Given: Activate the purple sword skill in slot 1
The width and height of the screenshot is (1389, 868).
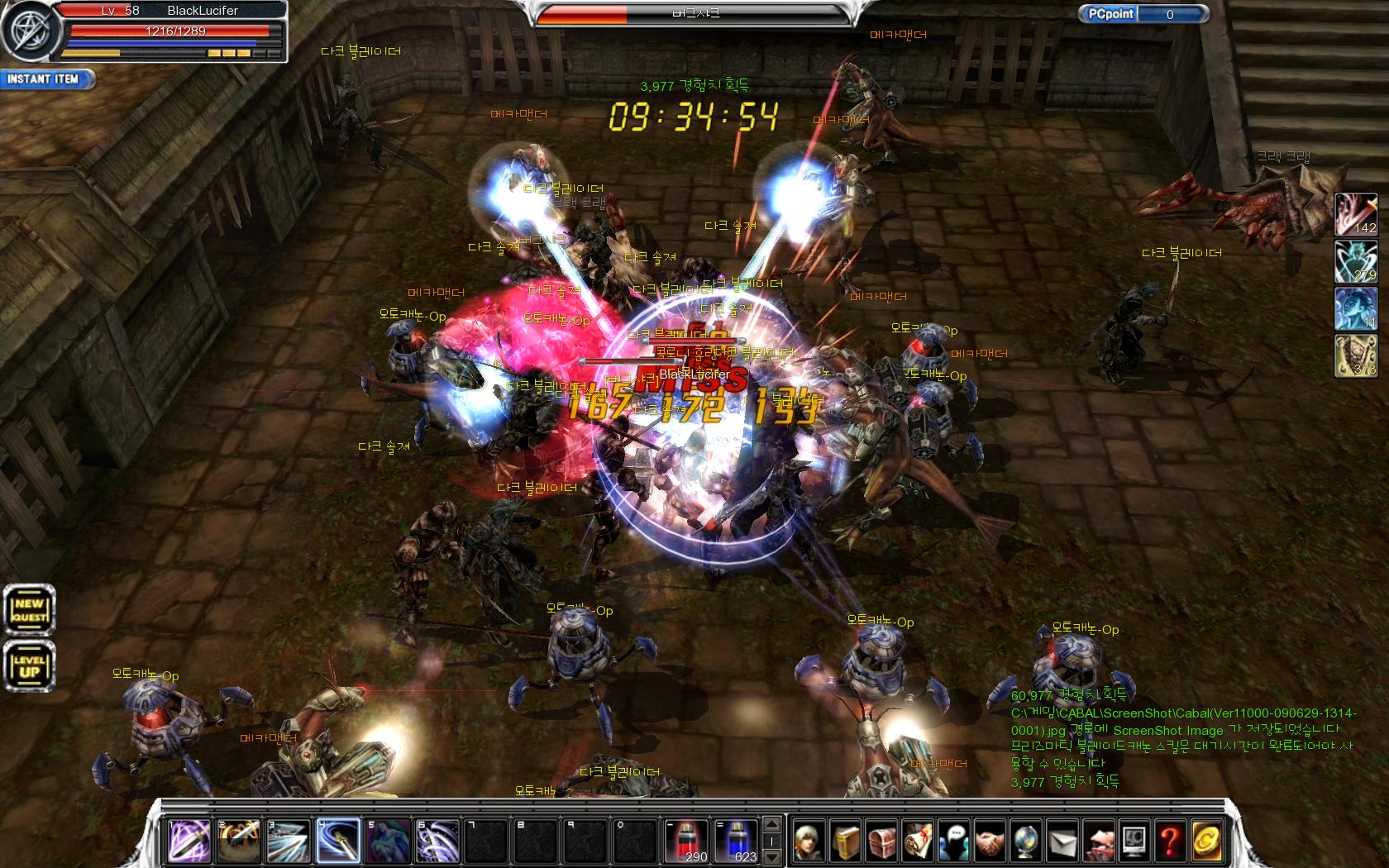Looking at the screenshot, I should tap(189, 841).
